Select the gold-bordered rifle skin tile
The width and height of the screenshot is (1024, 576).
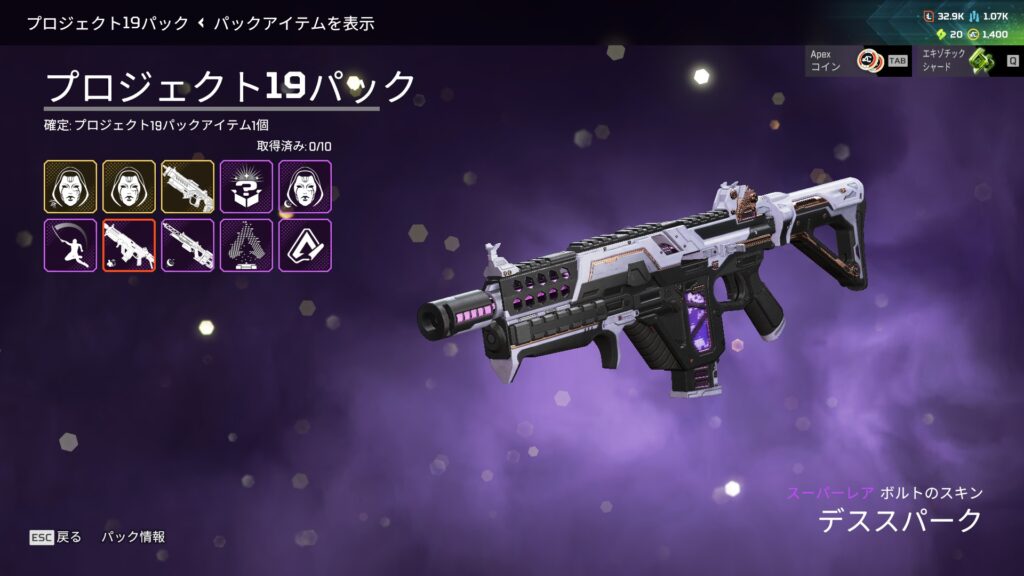188,187
